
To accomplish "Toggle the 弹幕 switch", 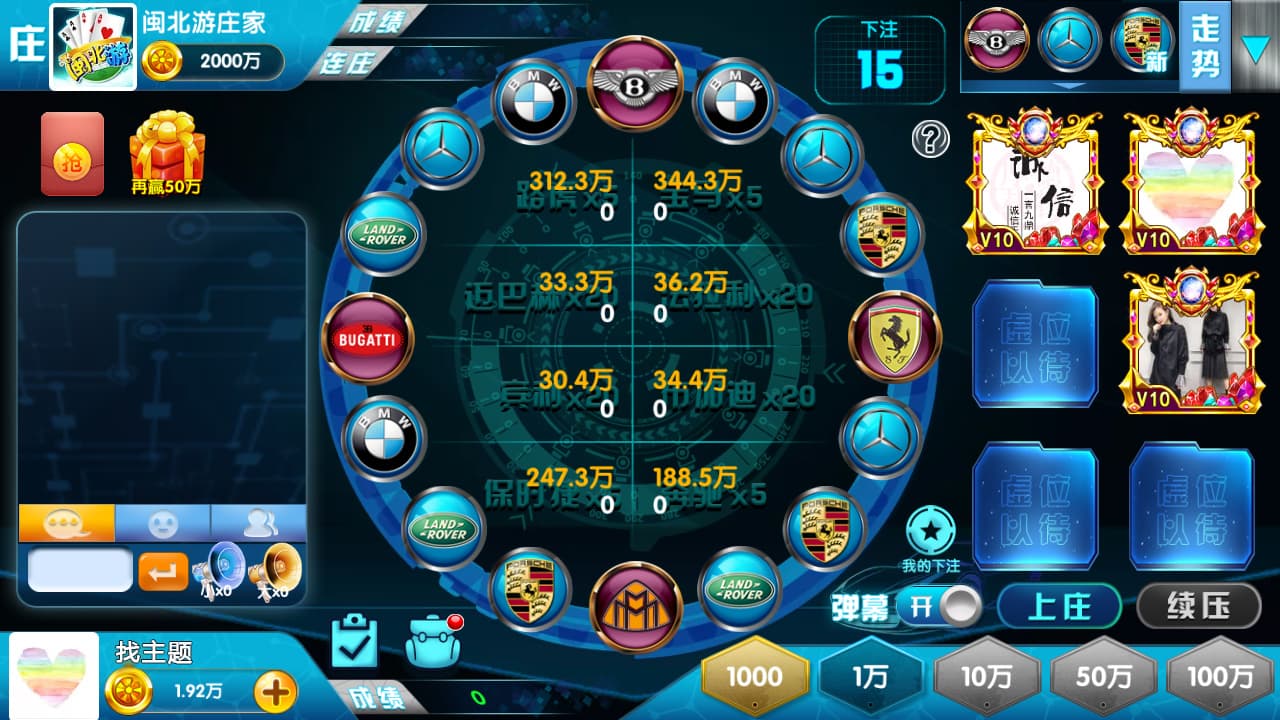I will click(x=939, y=606).
